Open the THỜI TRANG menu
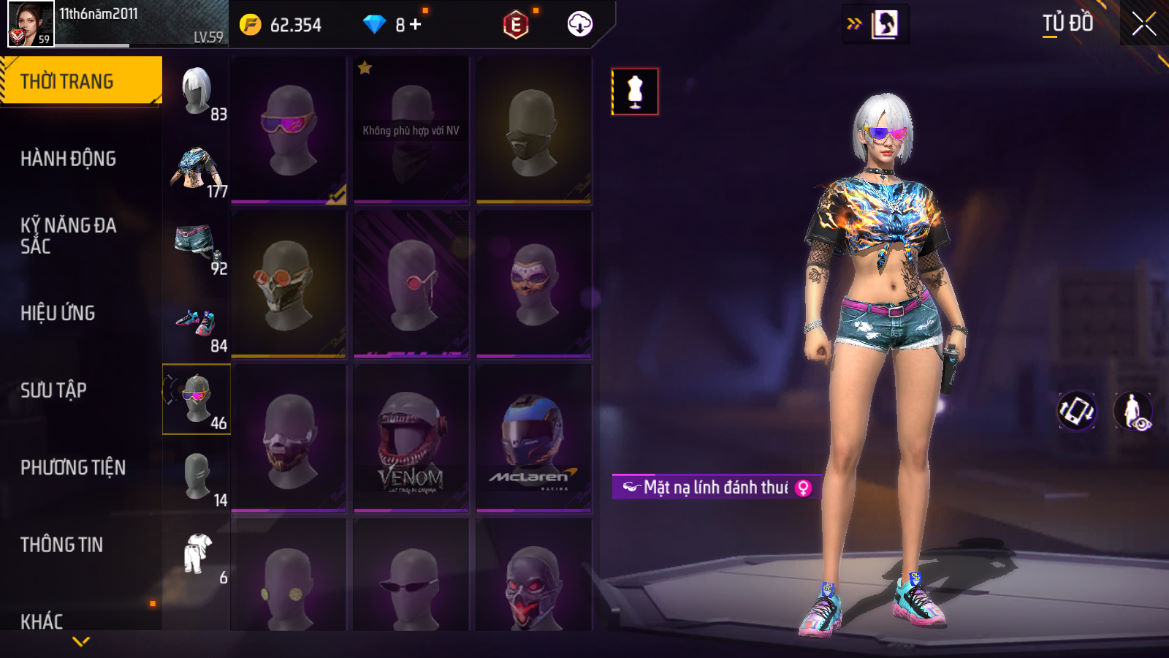 80,82
